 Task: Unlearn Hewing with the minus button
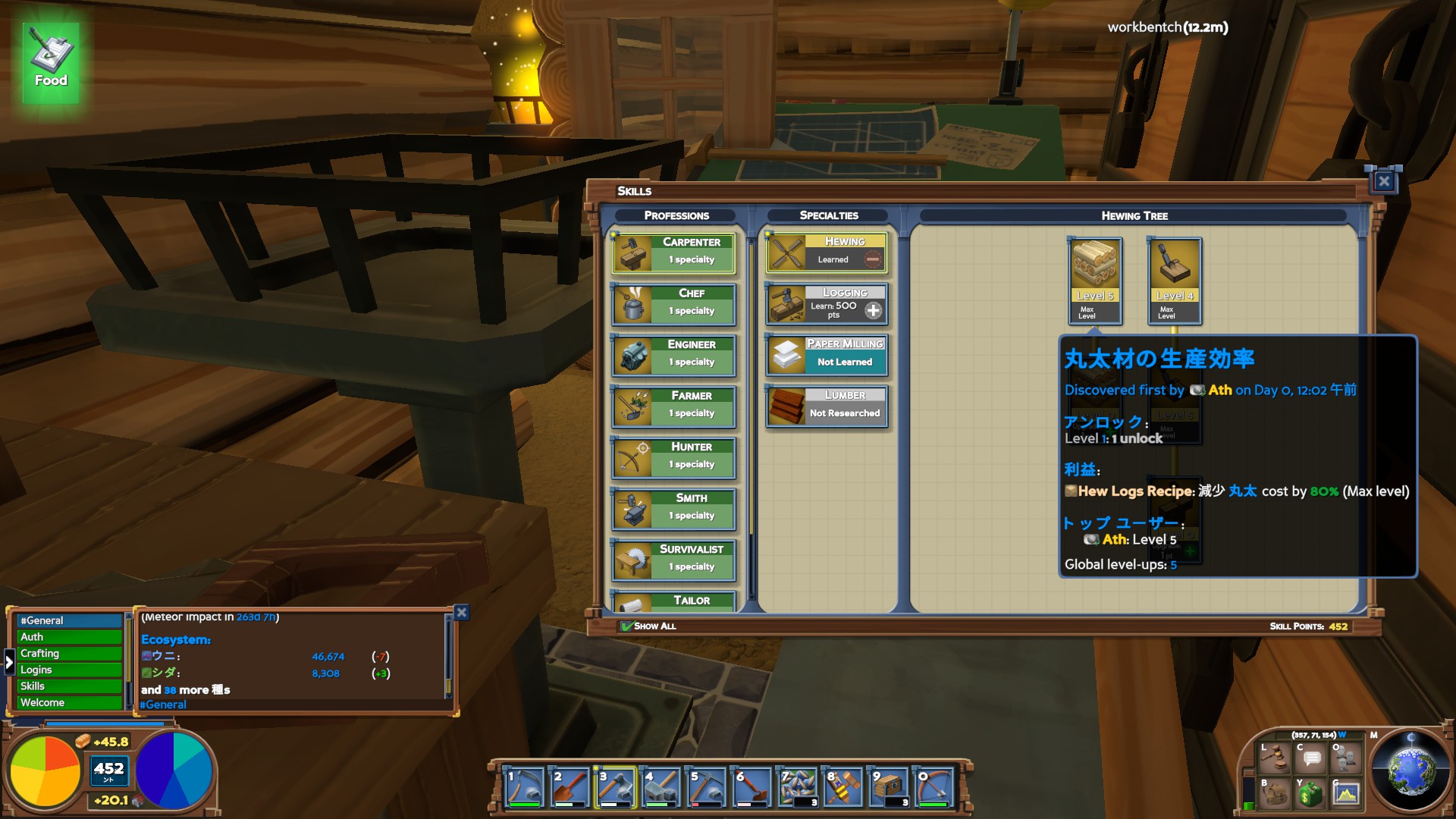tap(873, 259)
